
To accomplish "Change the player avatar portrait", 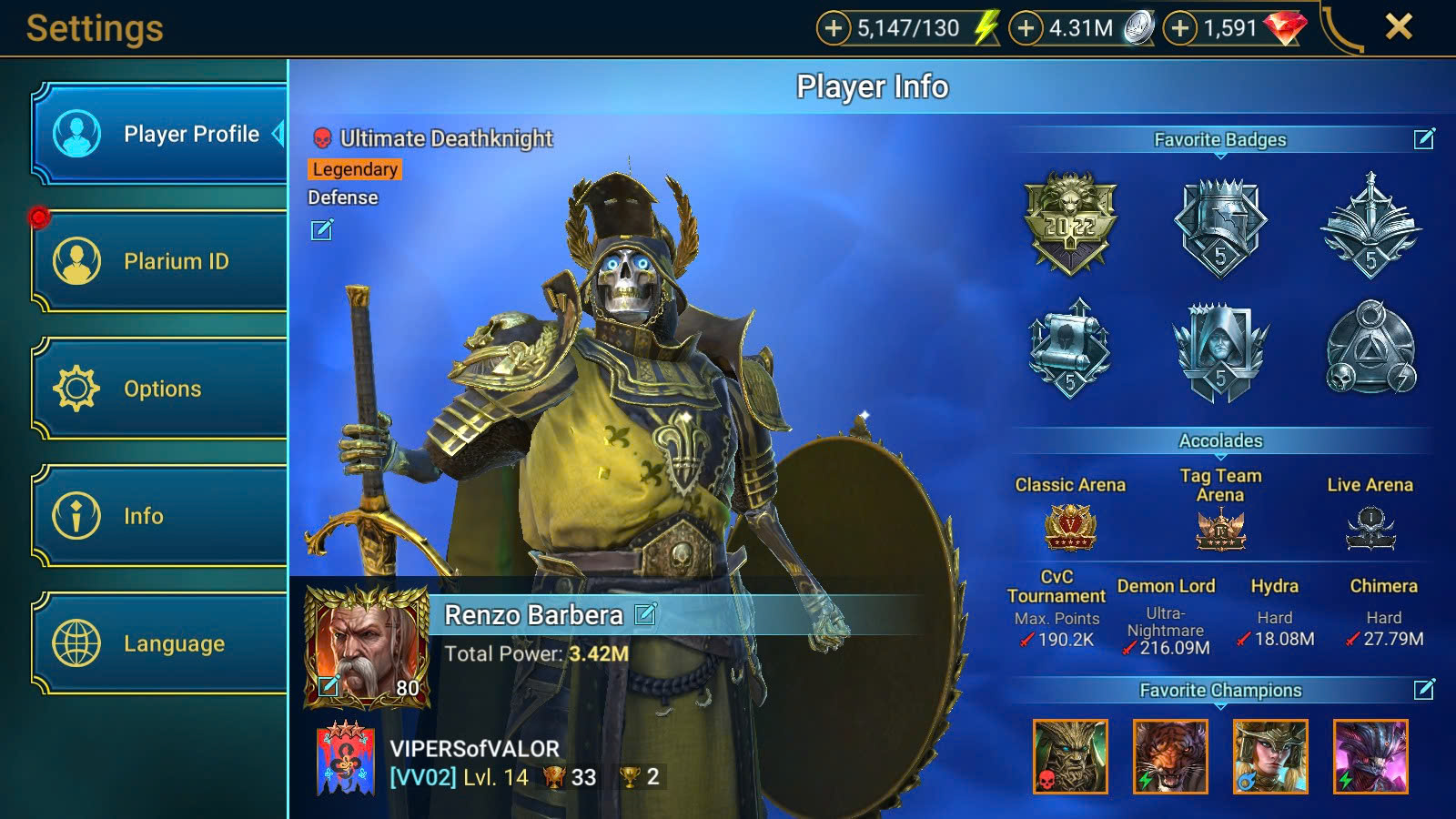I will coord(329,686).
